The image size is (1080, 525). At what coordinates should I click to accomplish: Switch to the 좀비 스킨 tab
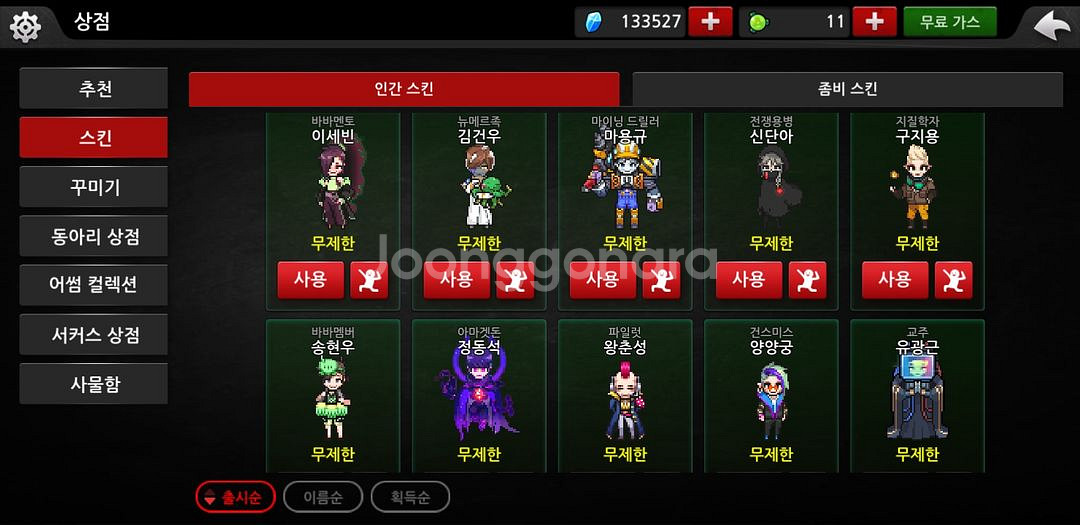[847, 89]
